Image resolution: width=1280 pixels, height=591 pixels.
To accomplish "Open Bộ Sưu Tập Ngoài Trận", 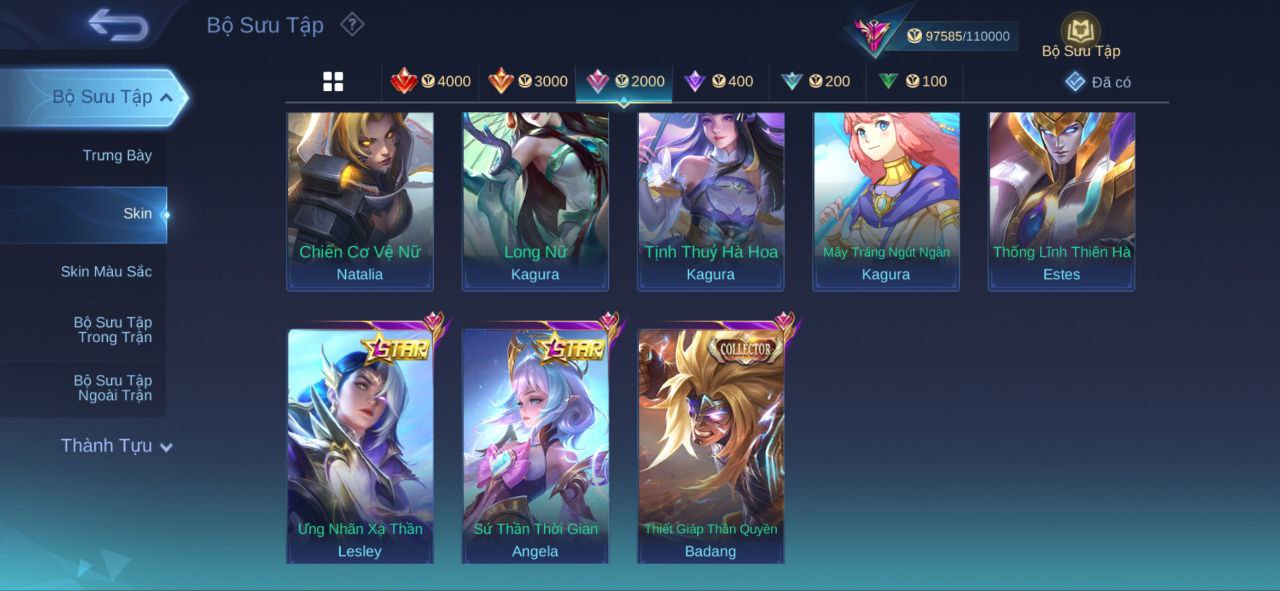I will (112, 388).
